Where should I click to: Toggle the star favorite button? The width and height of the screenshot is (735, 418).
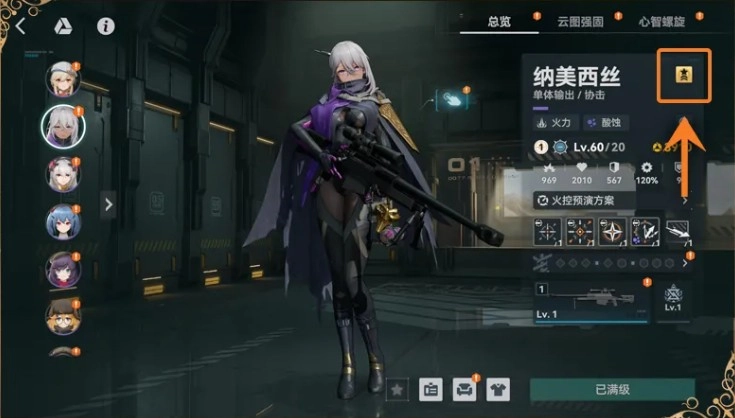397,388
